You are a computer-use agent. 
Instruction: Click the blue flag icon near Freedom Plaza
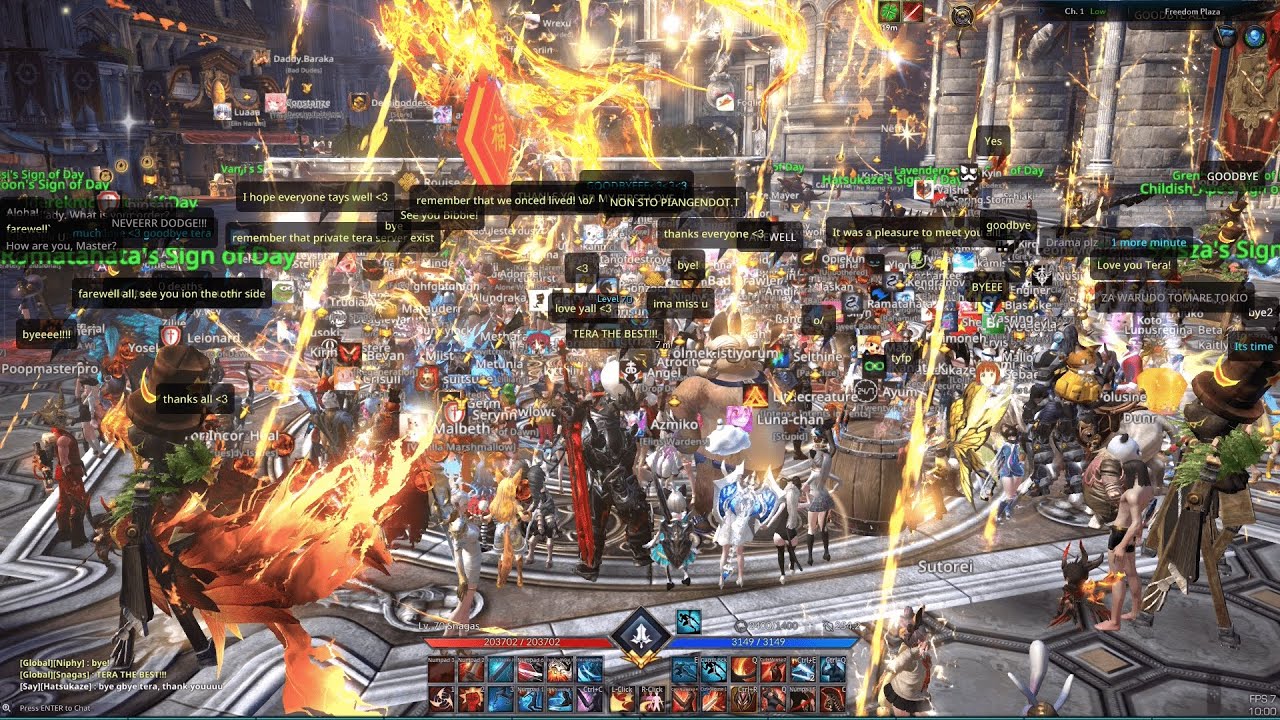tap(1226, 37)
